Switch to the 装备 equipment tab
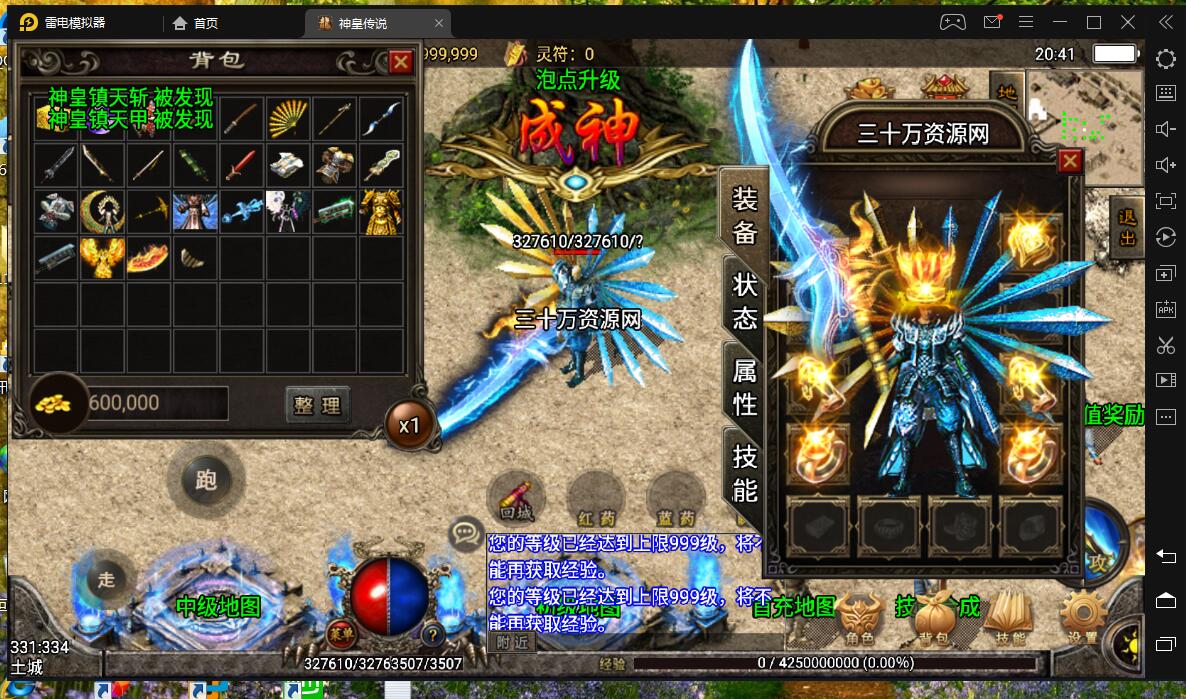 744,215
